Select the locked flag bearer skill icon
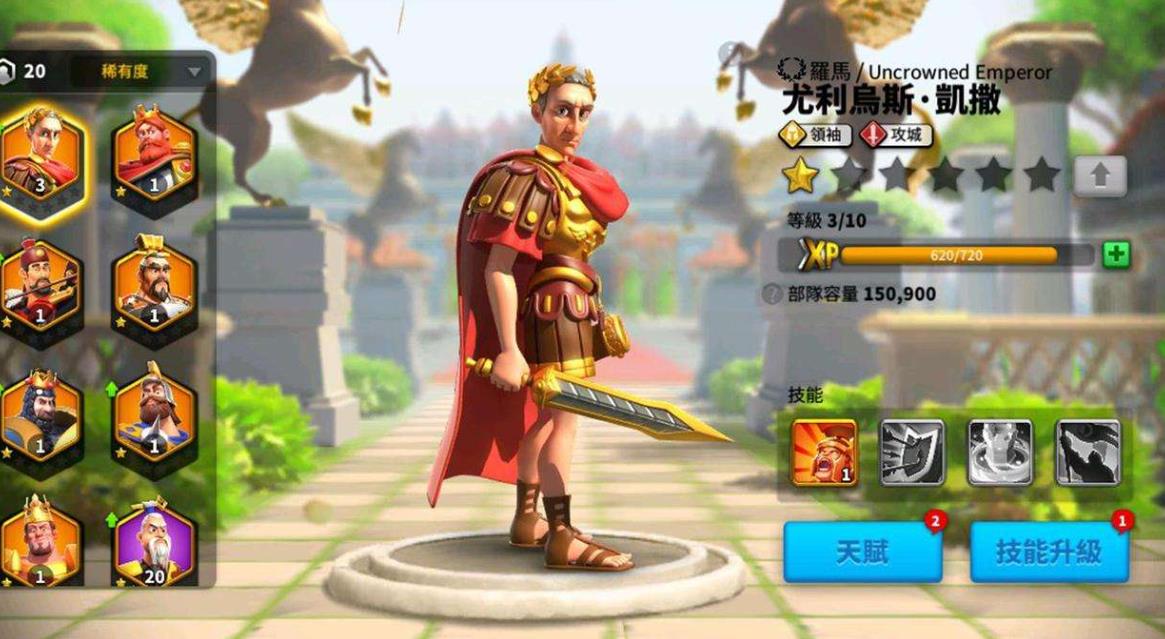Screen dimensions: 1165x639 [1087, 453]
